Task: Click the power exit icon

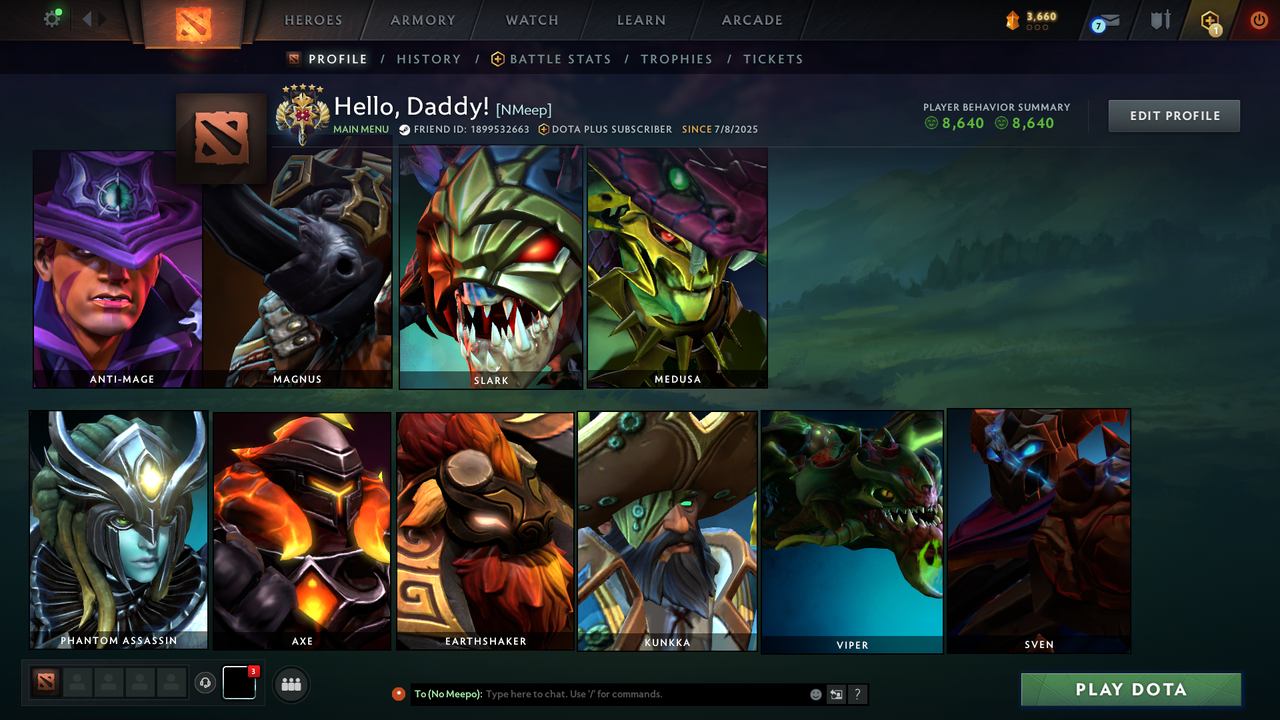Action: coord(1258,19)
